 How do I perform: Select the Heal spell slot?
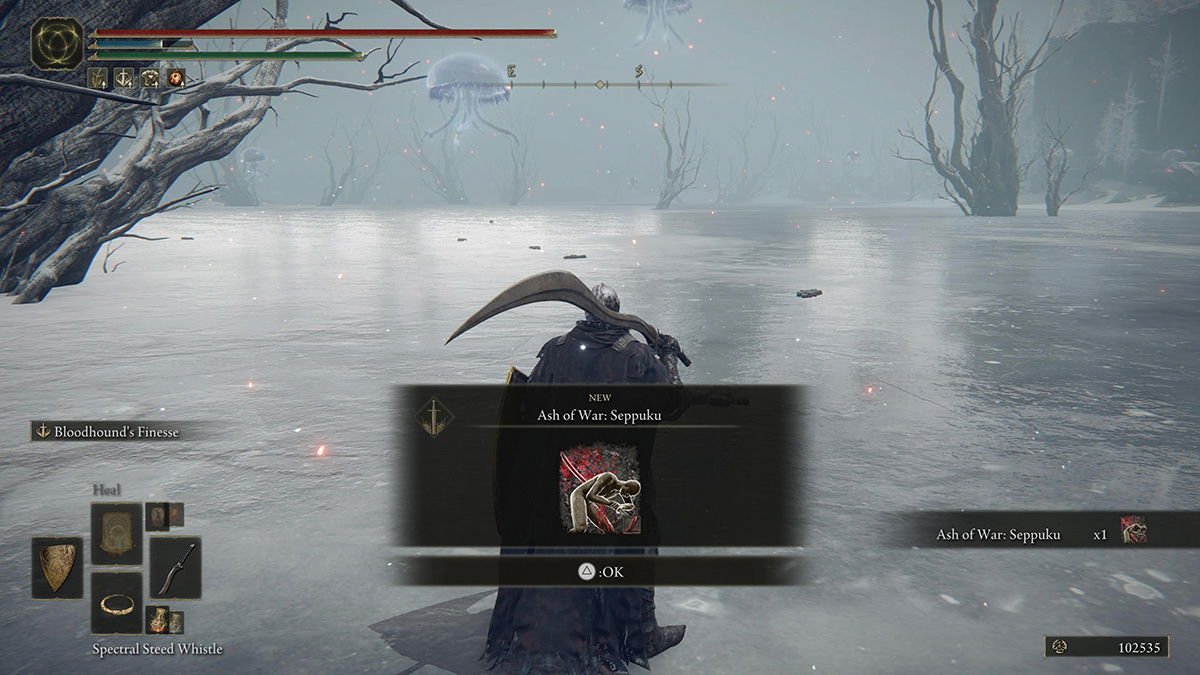coord(116,533)
